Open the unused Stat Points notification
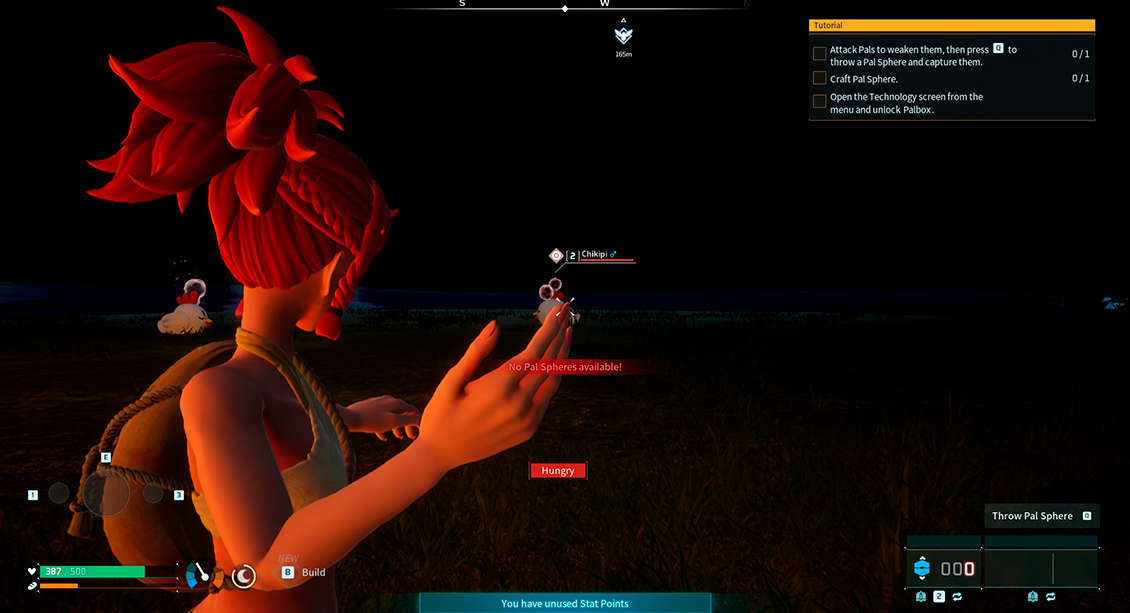 (565, 603)
